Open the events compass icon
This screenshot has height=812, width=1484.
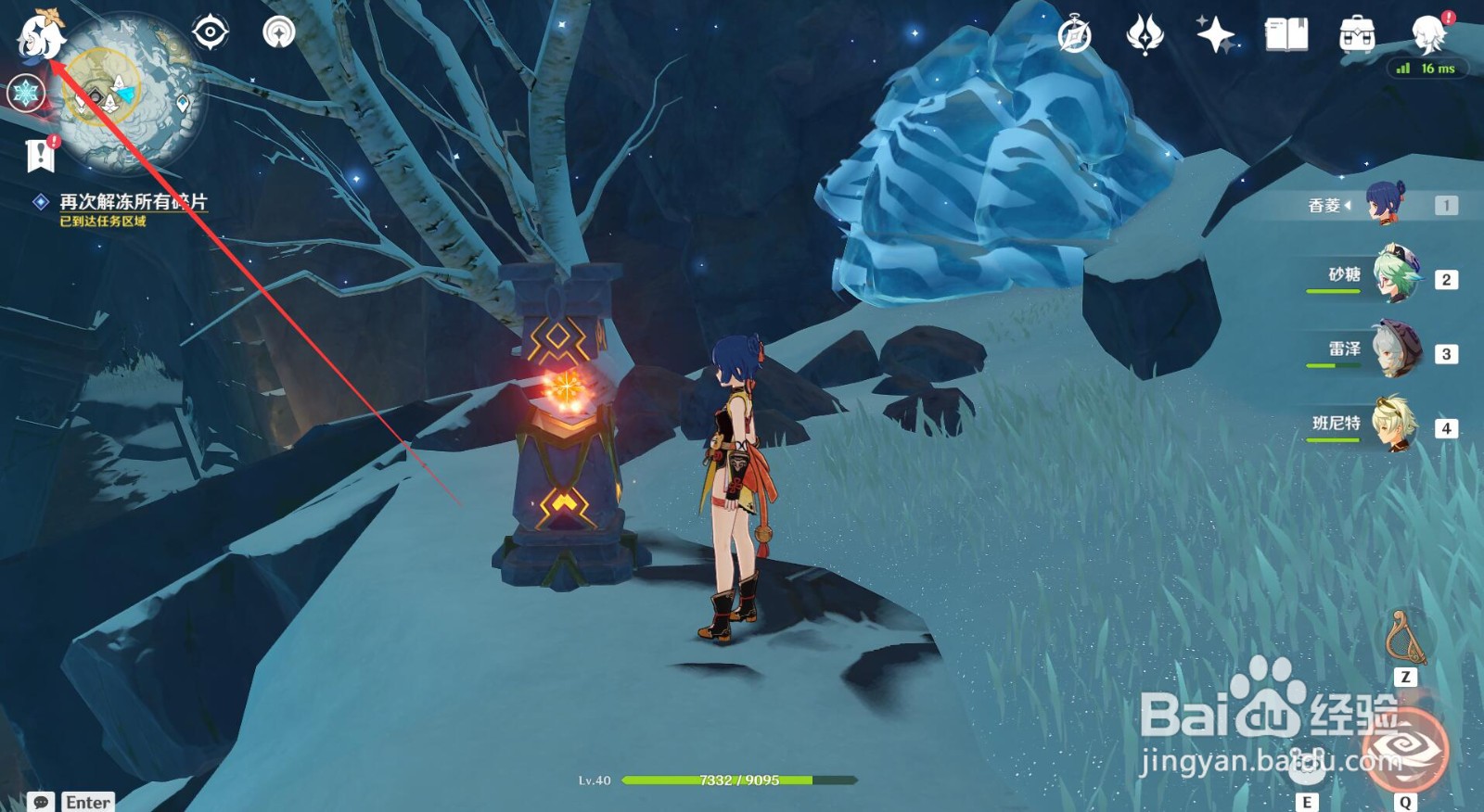click(x=1075, y=36)
